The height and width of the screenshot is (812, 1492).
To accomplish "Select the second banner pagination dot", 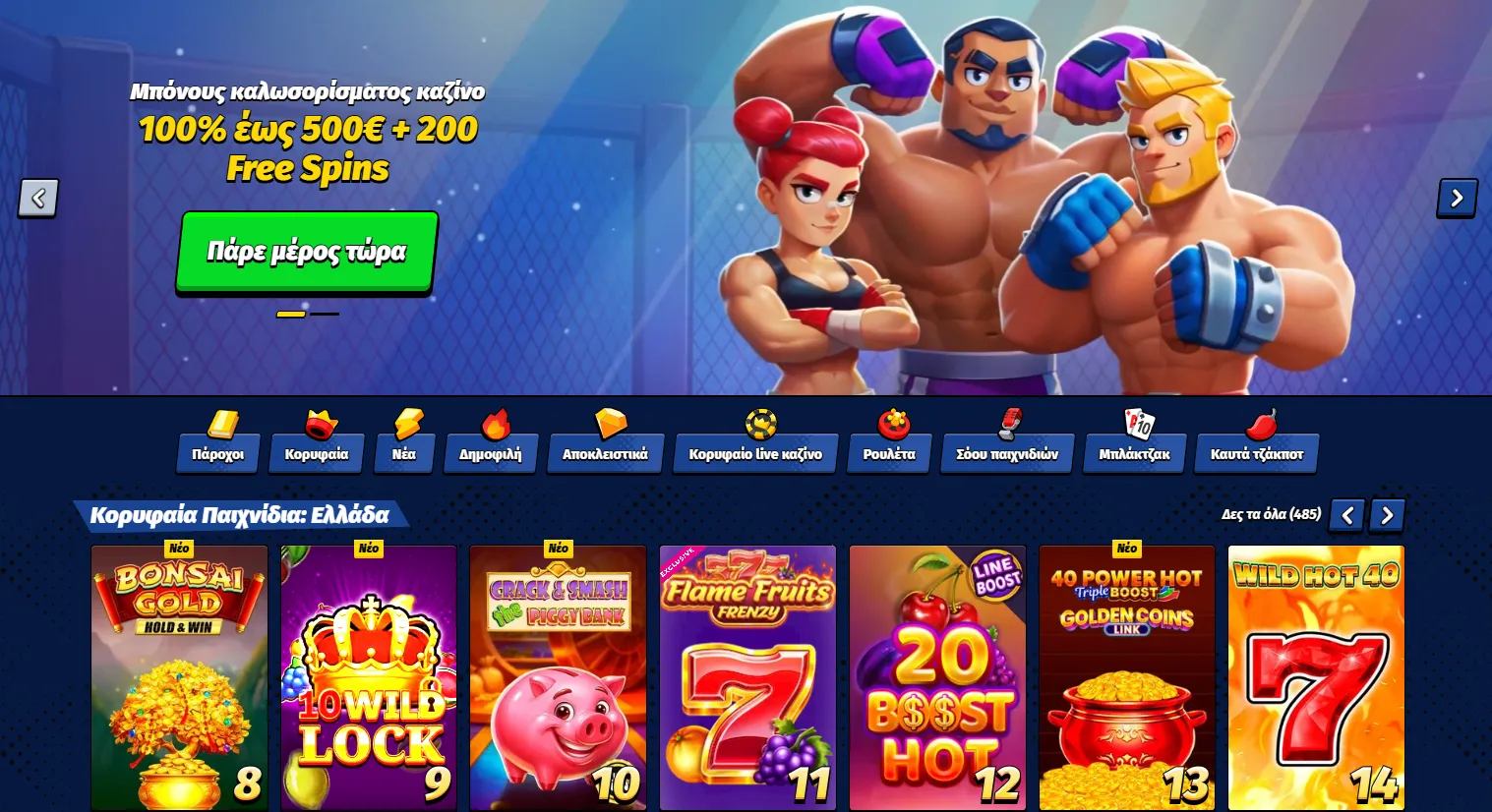I will [x=325, y=313].
